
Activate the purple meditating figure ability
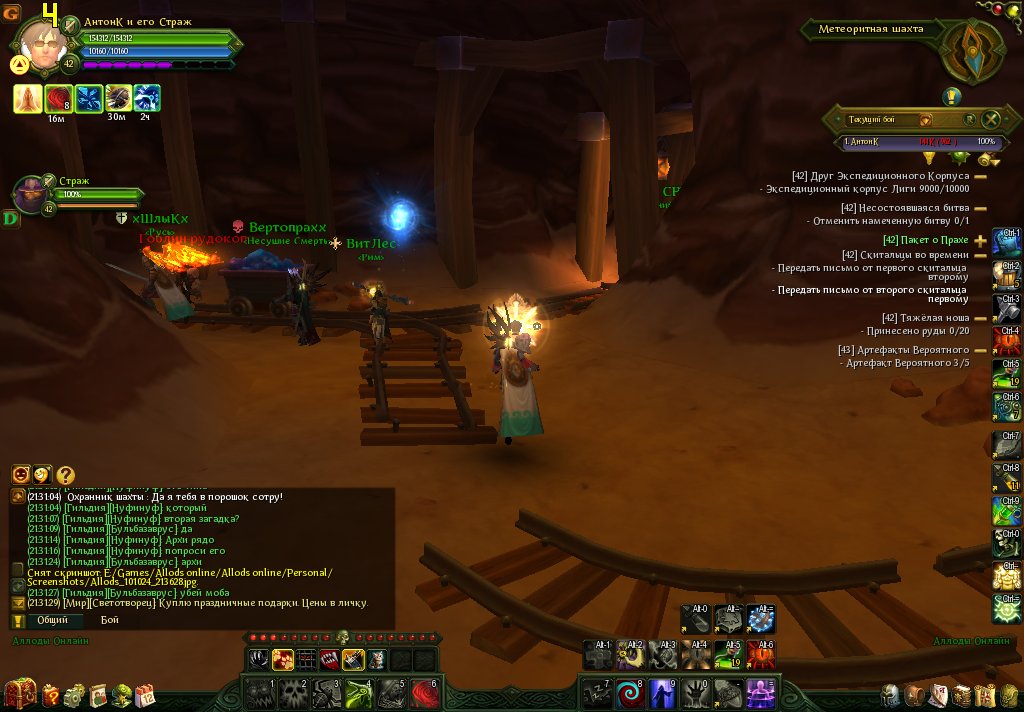click(x=761, y=693)
